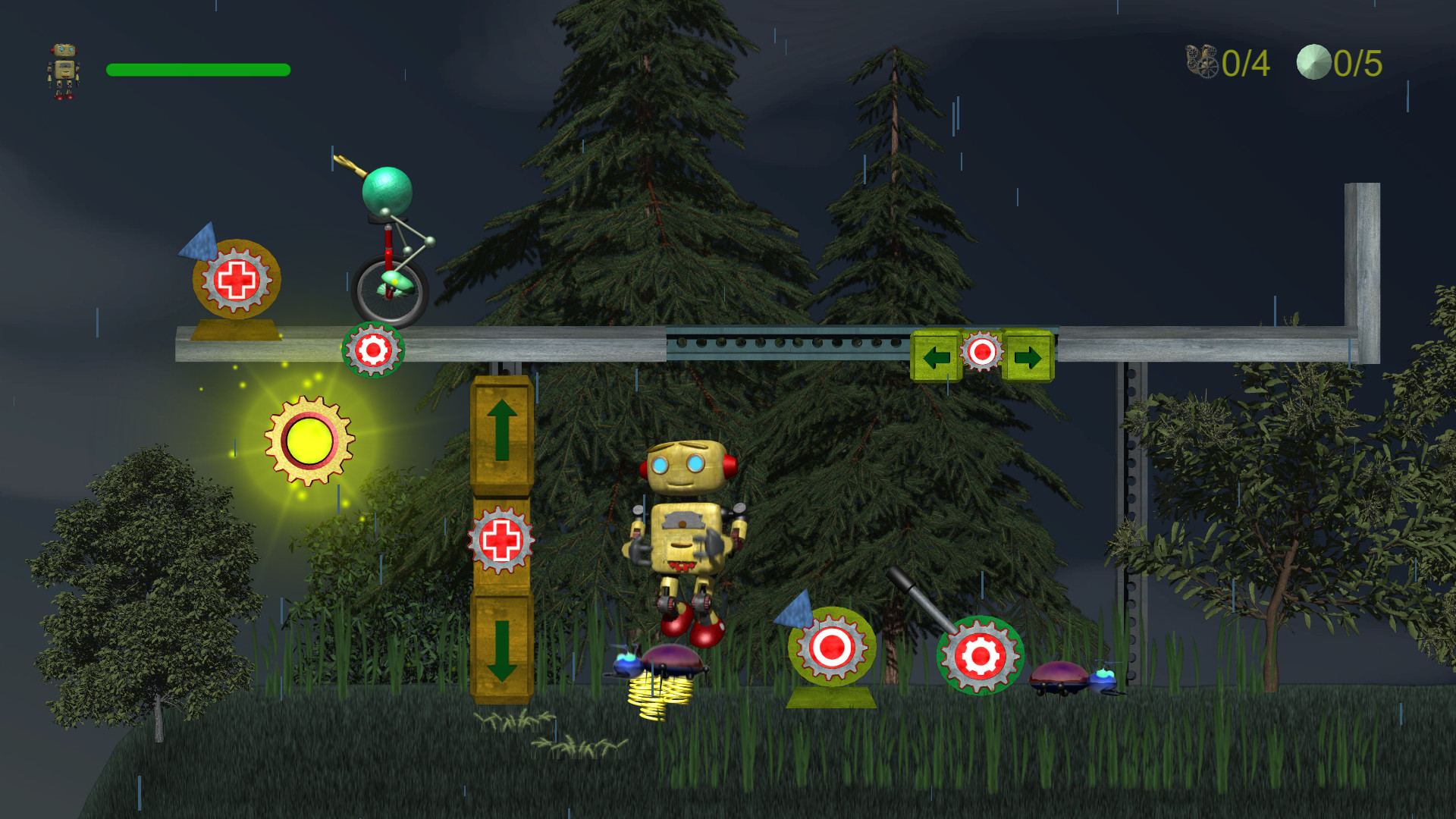Select the target gear on the green pedestal
The height and width of the screenshot is (819, 1456).
pyautogui.click(x=833, y=648)
